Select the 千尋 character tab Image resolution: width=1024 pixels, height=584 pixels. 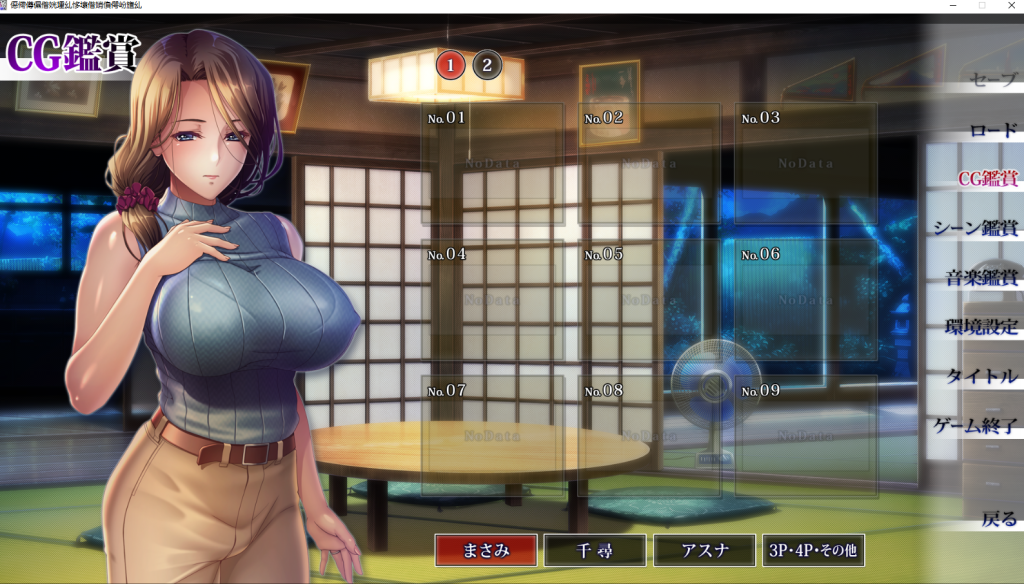pos(595,550)
